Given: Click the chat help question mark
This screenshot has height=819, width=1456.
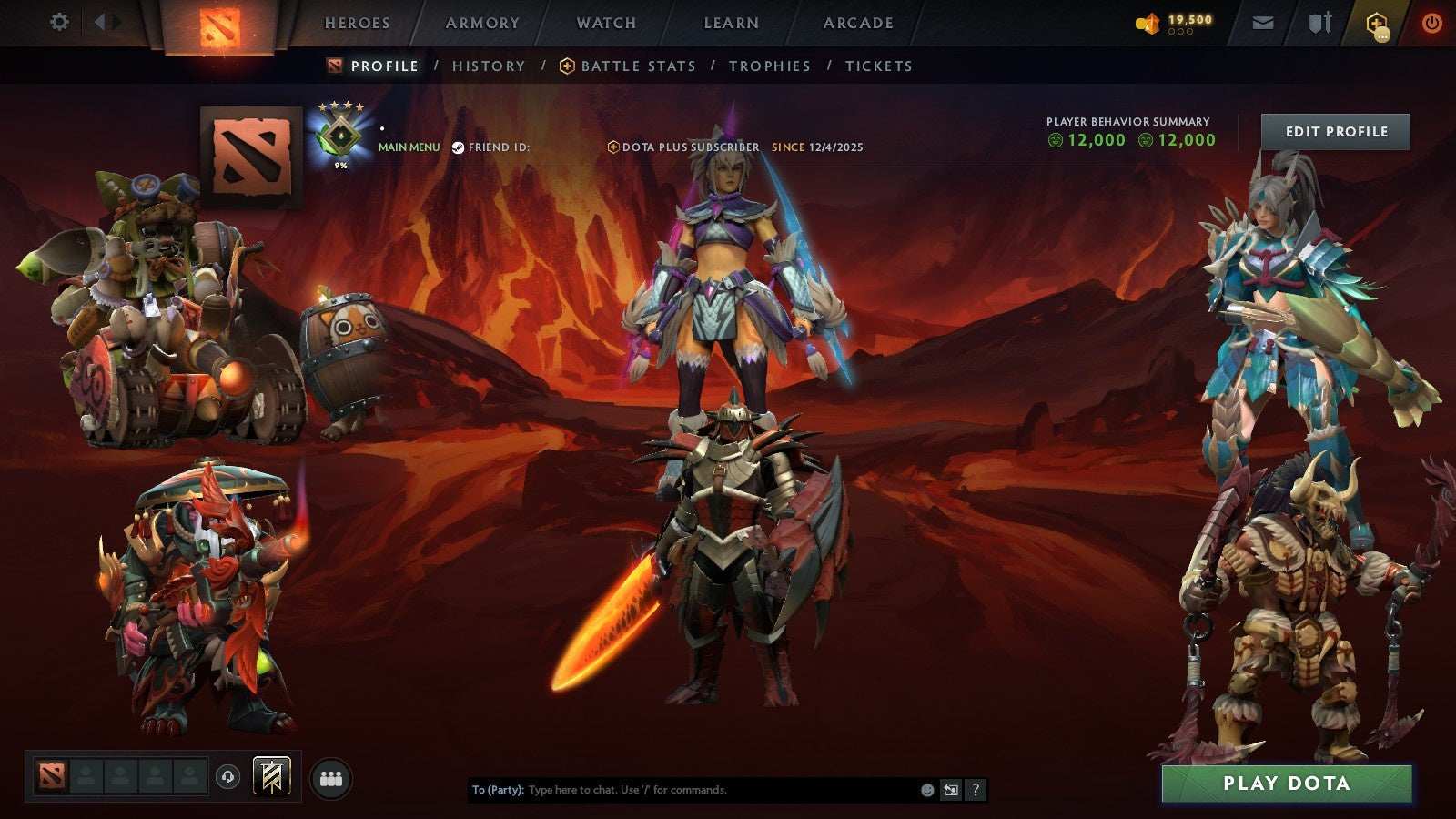Looking at the screenshot, I should (975, 791).
